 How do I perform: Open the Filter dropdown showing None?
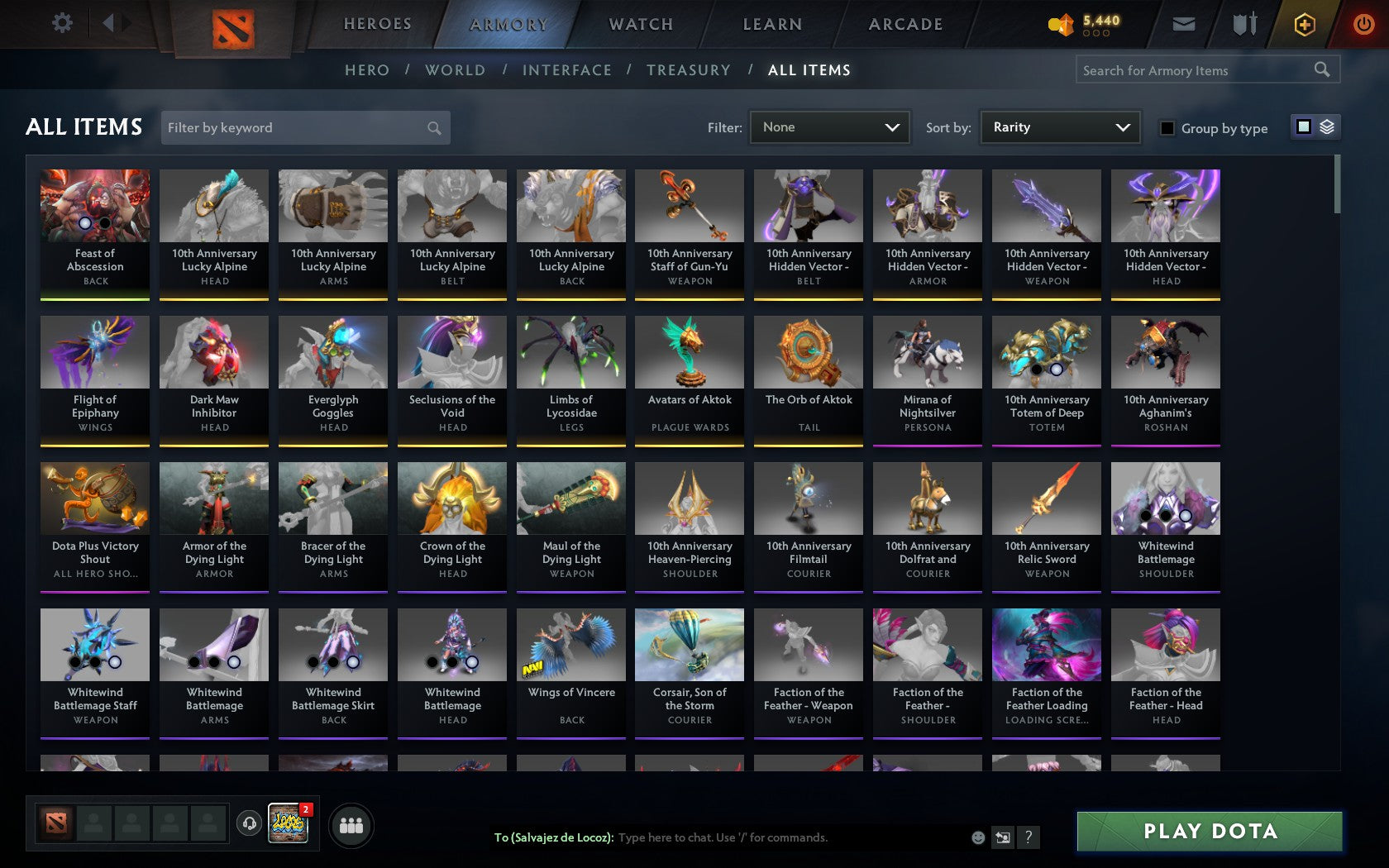pyautogui.click(x=829, y=127)
